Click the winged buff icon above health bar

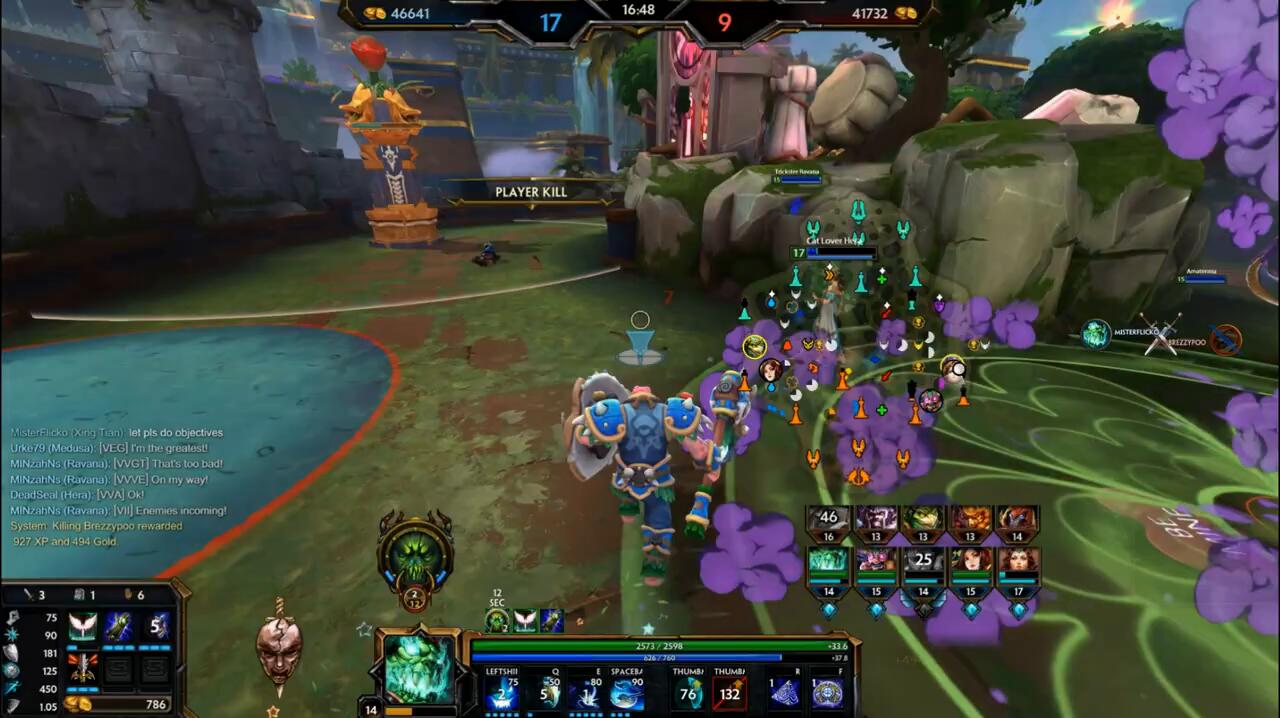pyautogui.click(x=525, y=621)
